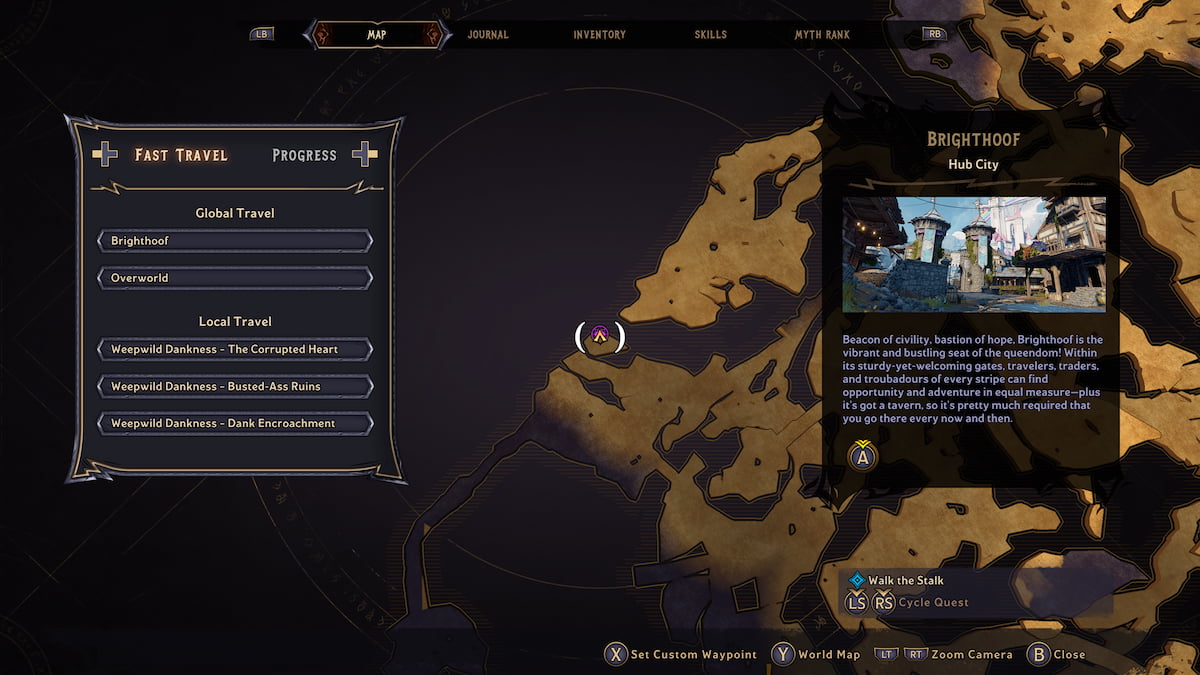Select the Fast Travel panel heading
The image size is (1200, 675).
coord(181,155)
